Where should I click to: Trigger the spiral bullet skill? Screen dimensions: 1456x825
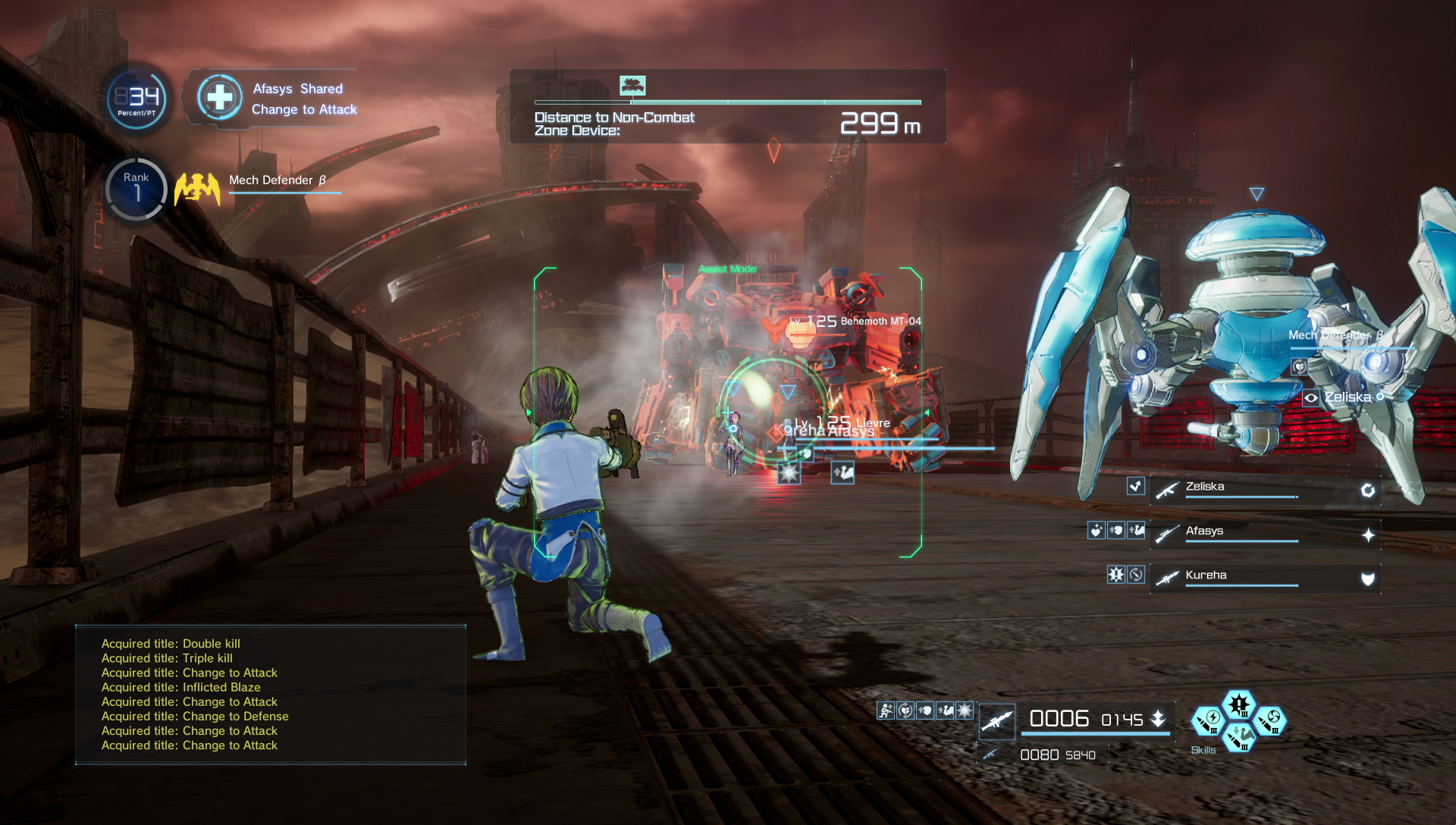click(1271, 720)
